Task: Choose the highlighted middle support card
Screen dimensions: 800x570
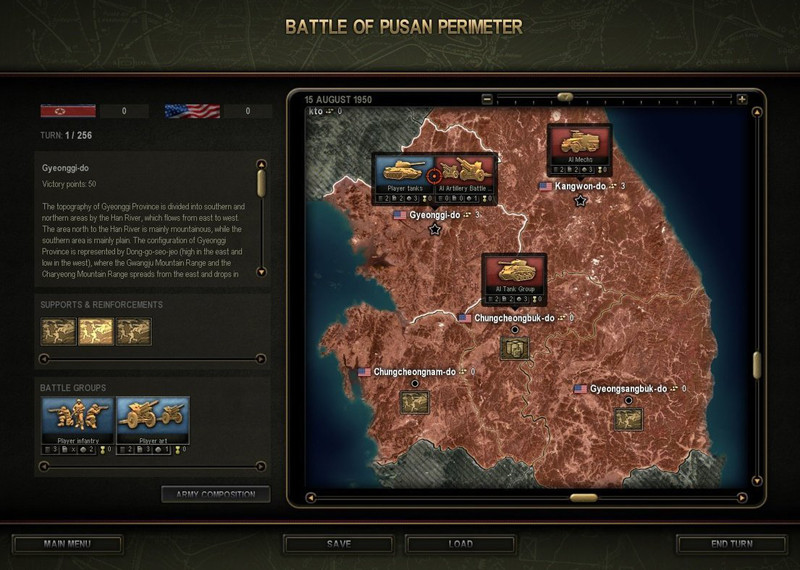Action: [96, 332]
